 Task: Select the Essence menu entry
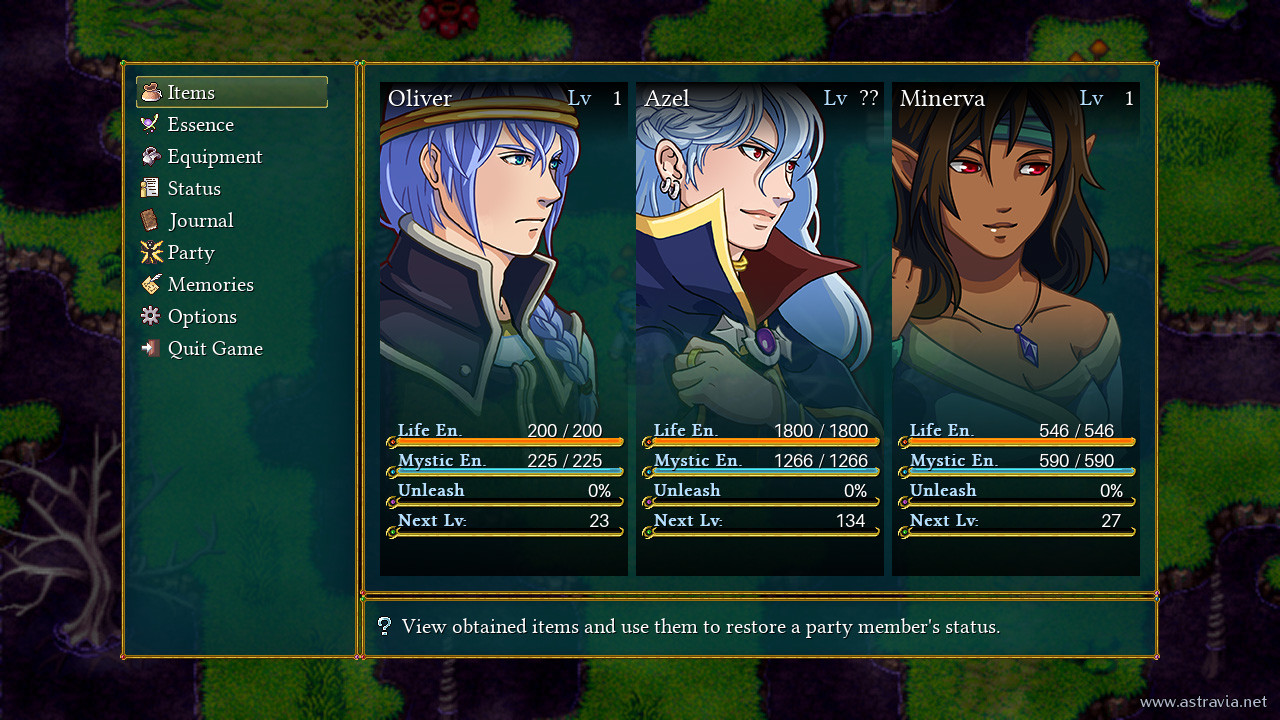point(200,125)
